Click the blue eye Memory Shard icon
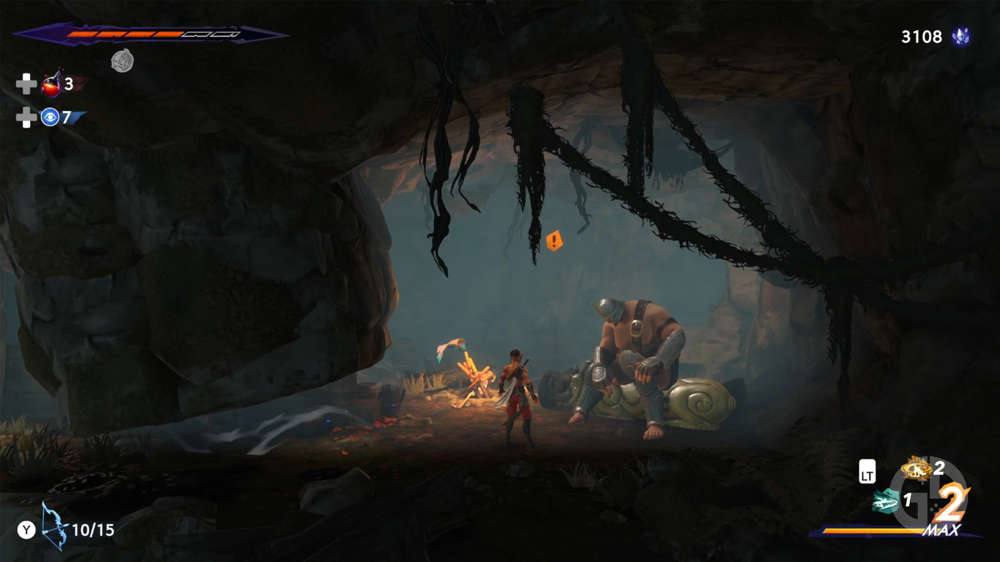Viewport: 1000px width, 562px height. (50, 118)
